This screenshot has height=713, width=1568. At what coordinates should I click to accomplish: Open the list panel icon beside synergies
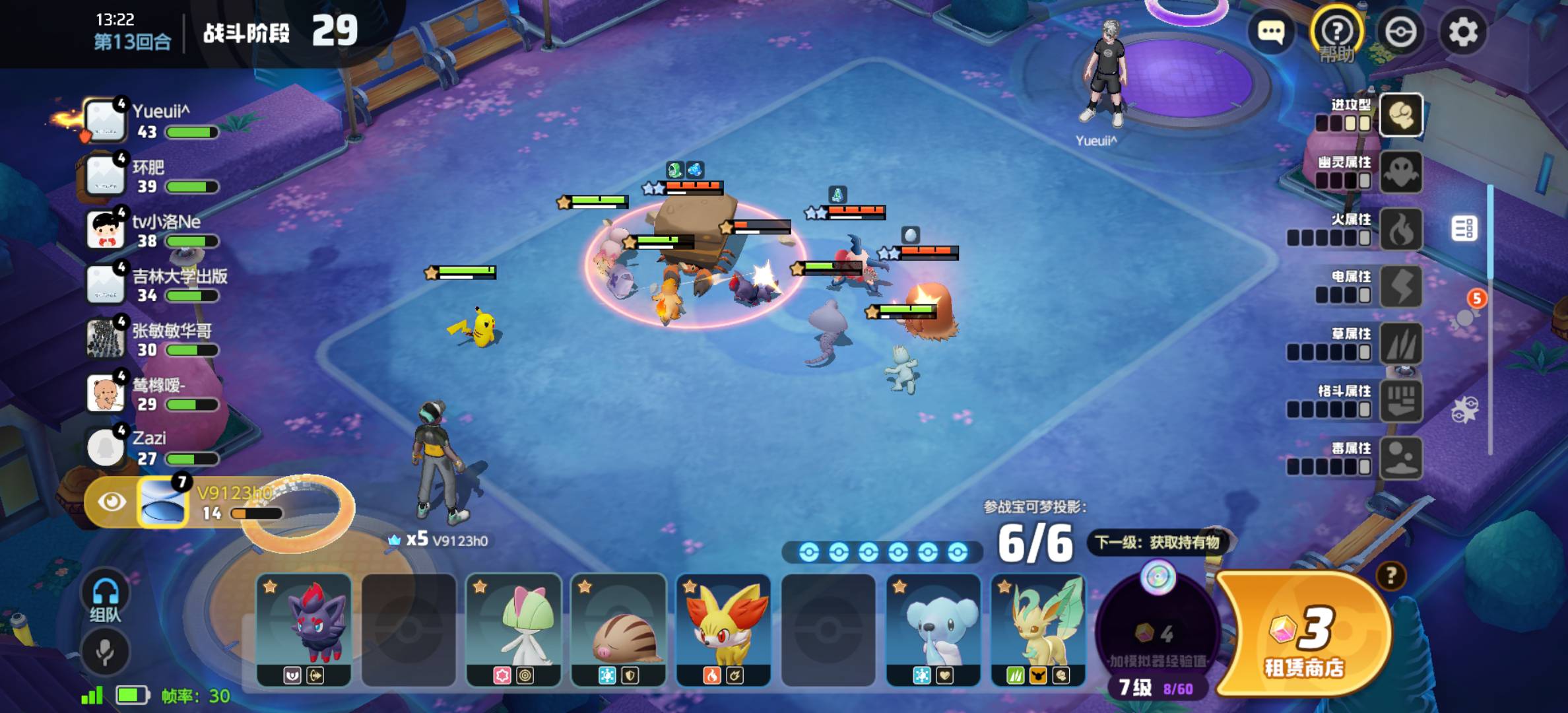pos(1464,228)
